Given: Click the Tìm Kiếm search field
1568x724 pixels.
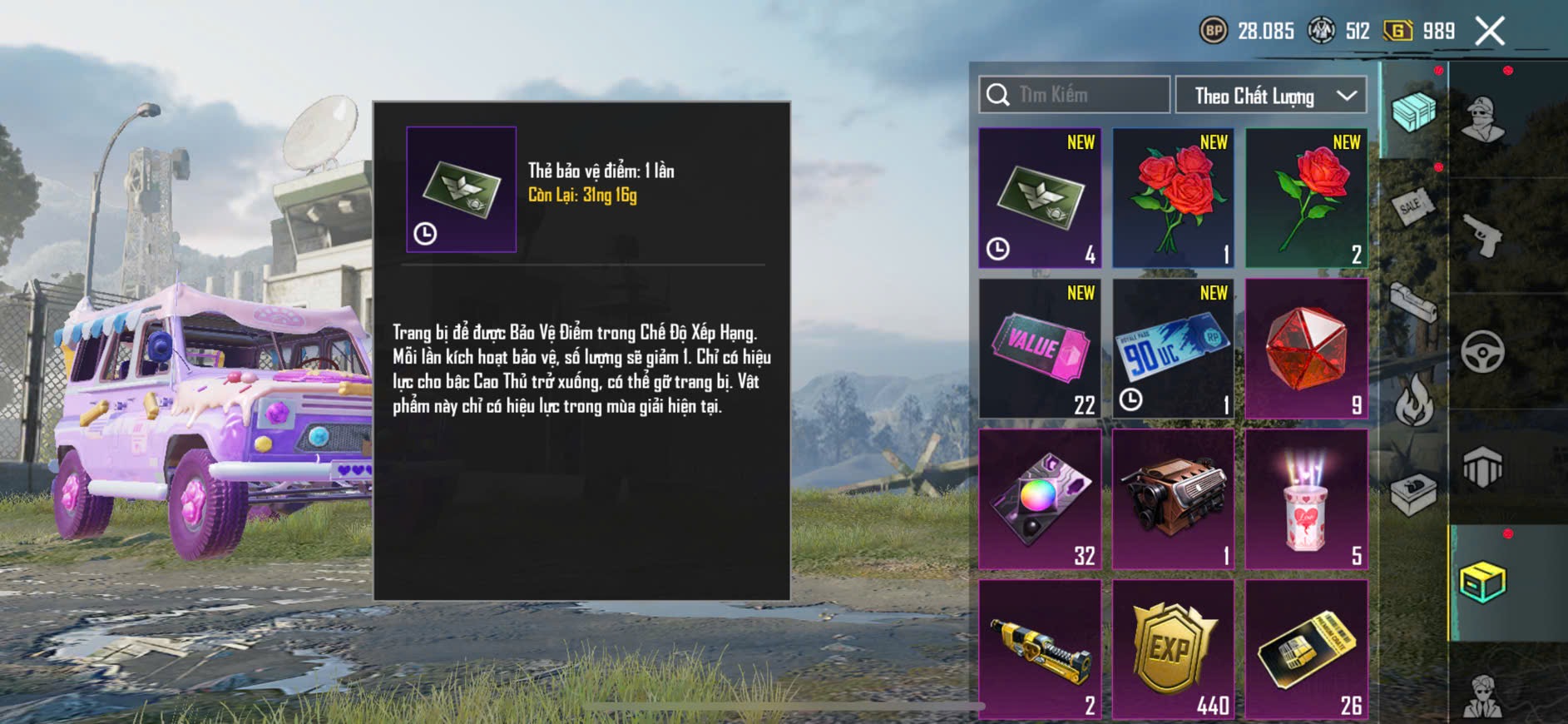Looking at the screenshot, I should click(x=1075, y=95).
